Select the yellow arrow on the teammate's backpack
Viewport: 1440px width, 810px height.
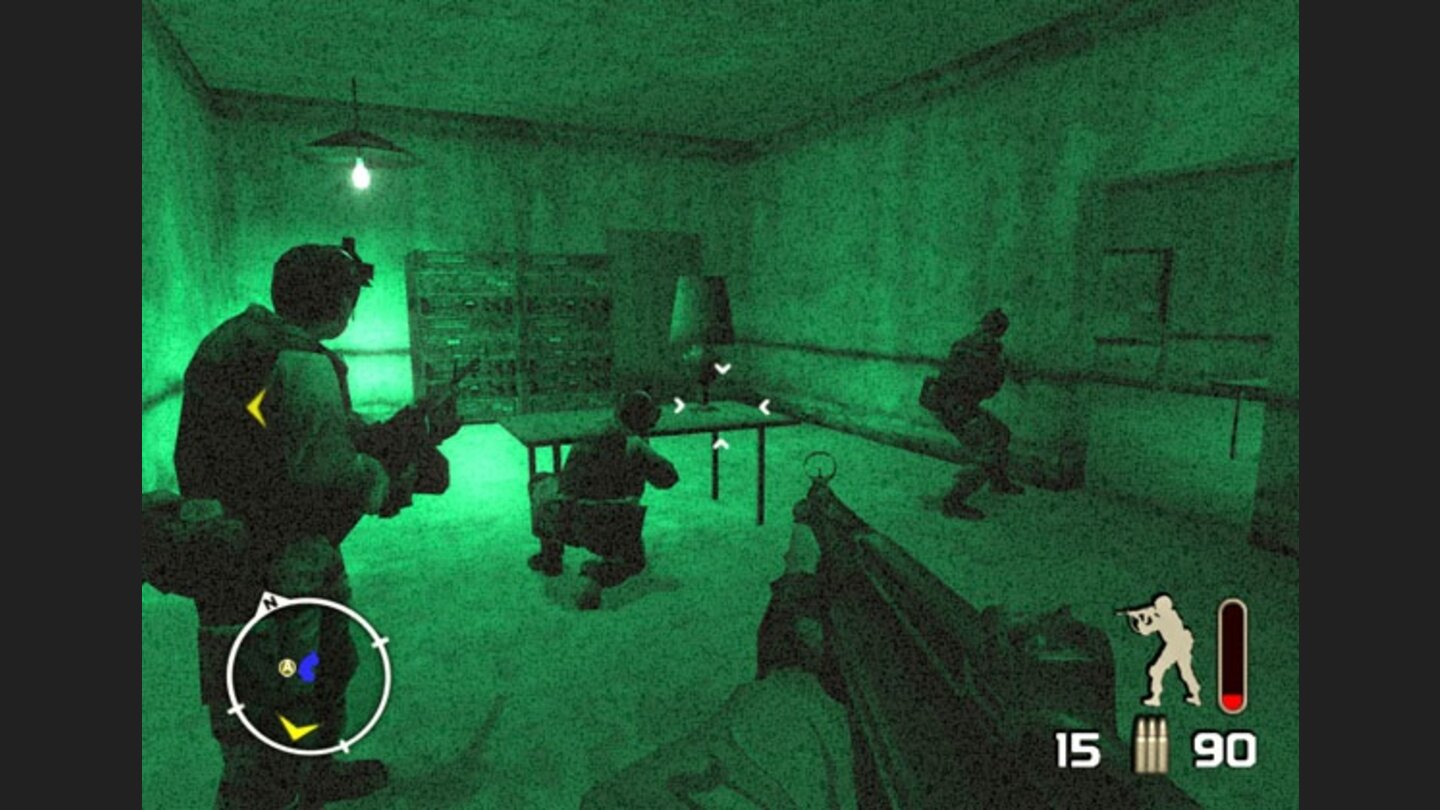[x=253, y=406]
